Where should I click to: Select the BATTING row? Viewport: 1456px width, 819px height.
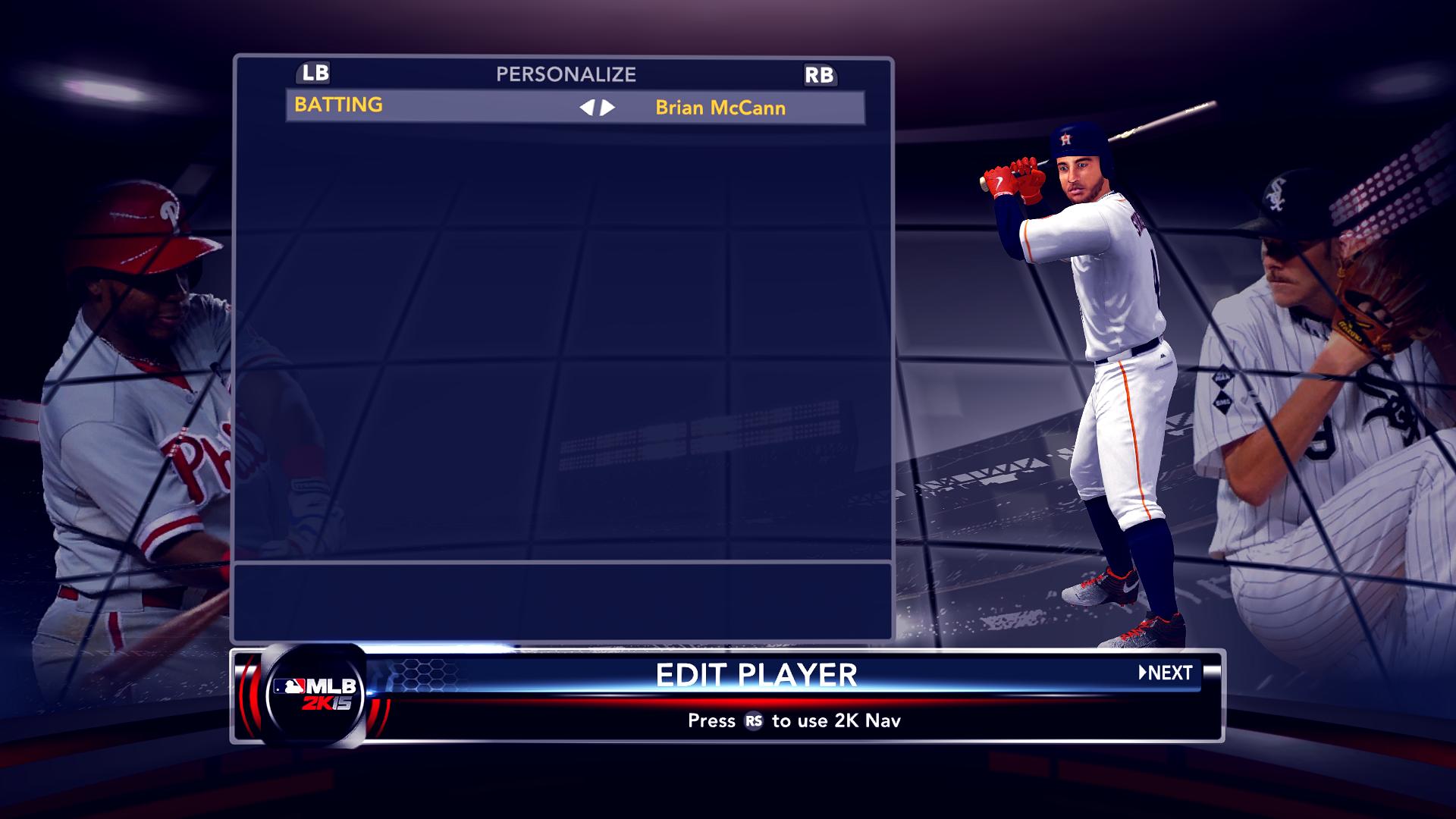click(x=339, y=105)
